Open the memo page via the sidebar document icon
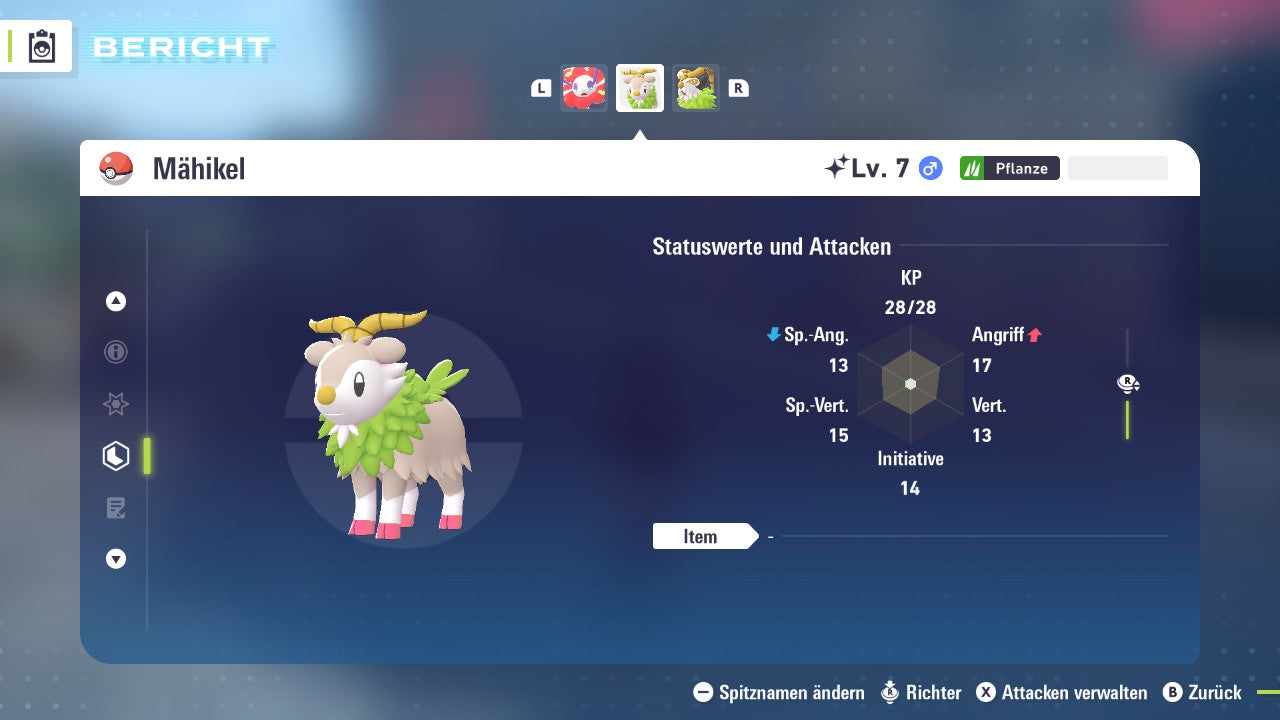1280x720 pixels. click(115, 508)
